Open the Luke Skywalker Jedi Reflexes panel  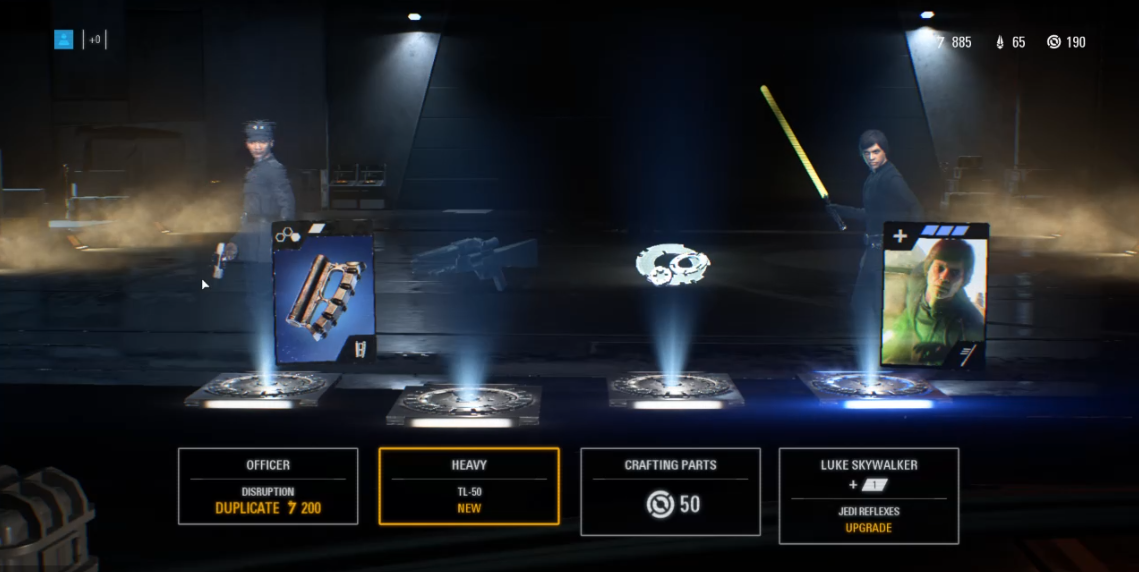[868, 495]
